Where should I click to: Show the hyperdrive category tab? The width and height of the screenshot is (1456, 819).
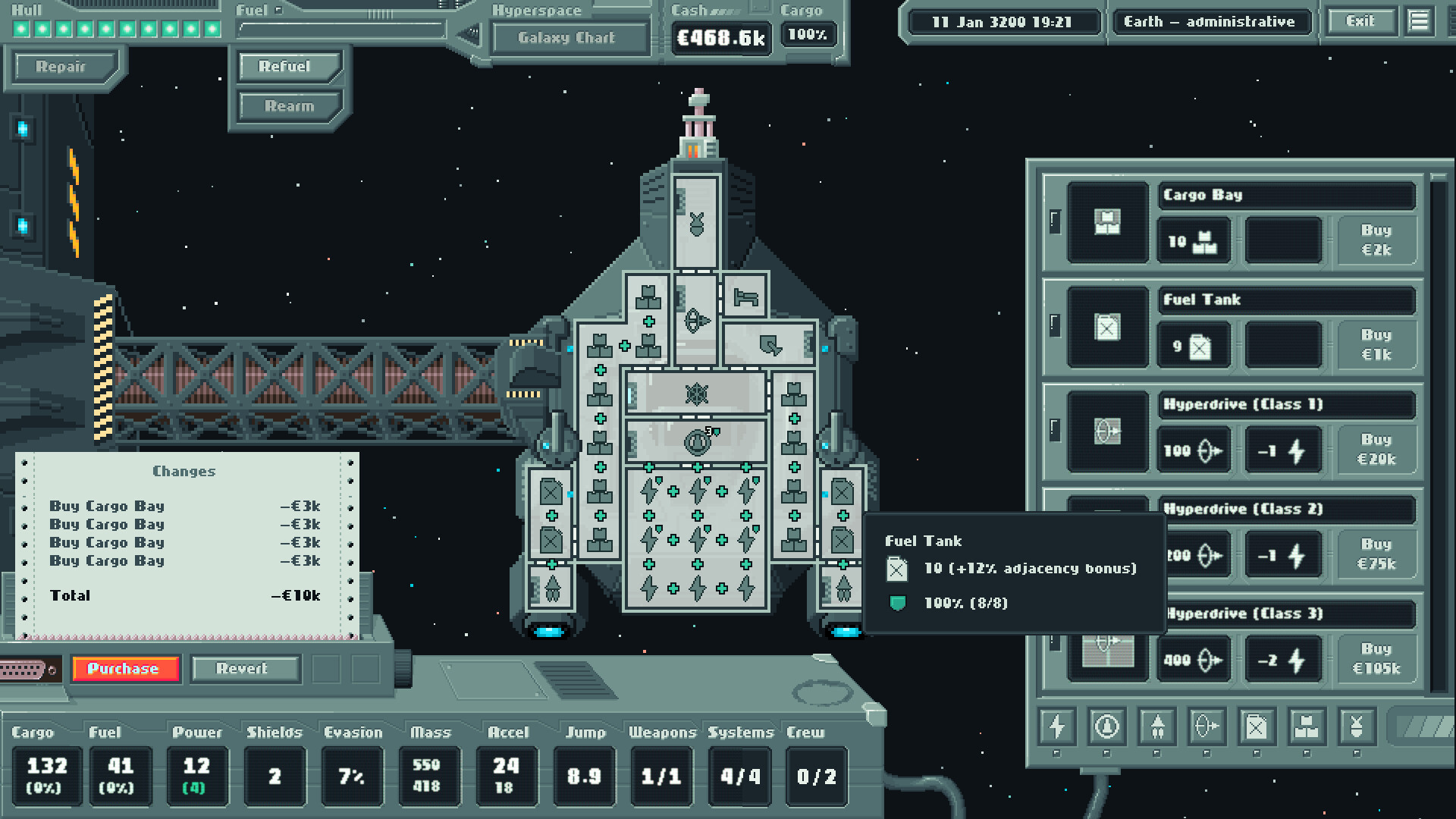click(1207, 726)
